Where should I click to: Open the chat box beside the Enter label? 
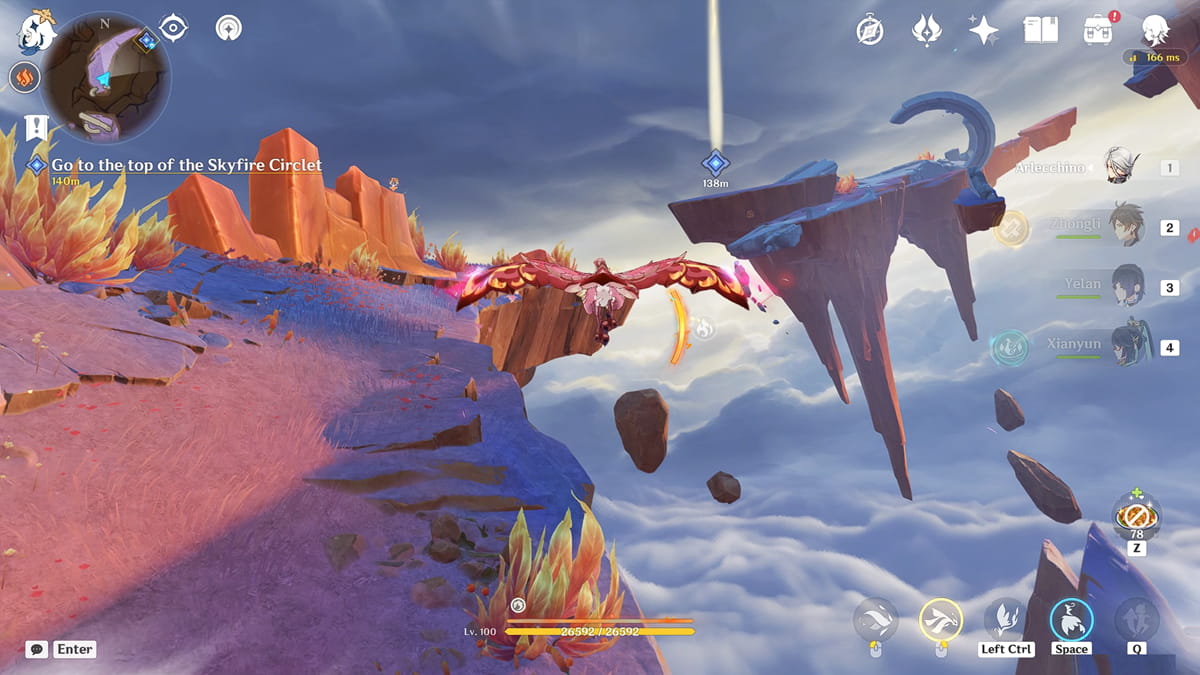pyautogui.click(x=37, y=649)
